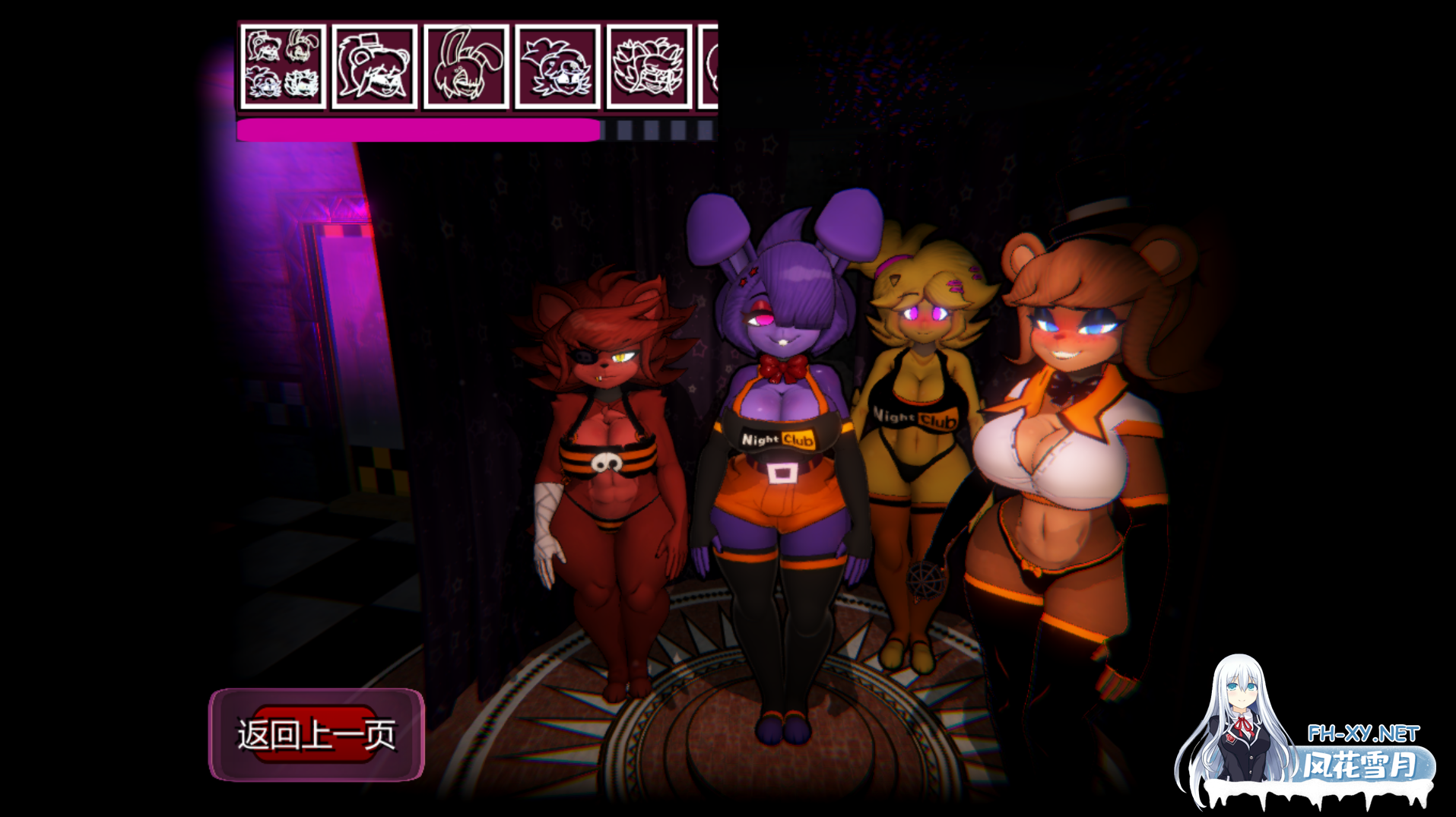The height and width of the screenshot is (817, 1456).
Task: Select the bunny character thumbnail
Action: (x=466, y=67)
